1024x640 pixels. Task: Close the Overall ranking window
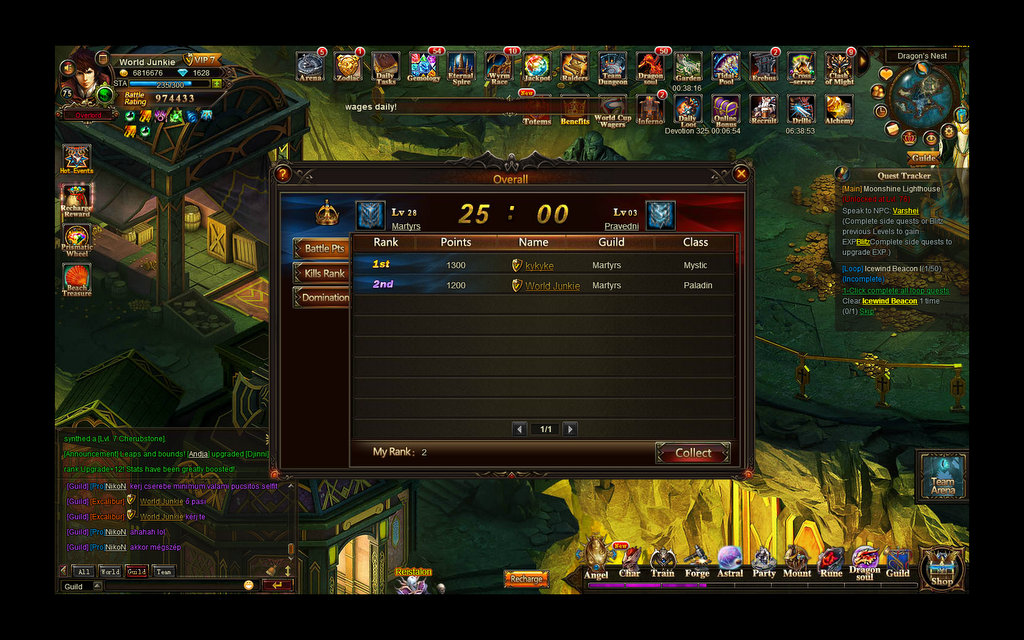pos(741,174)
